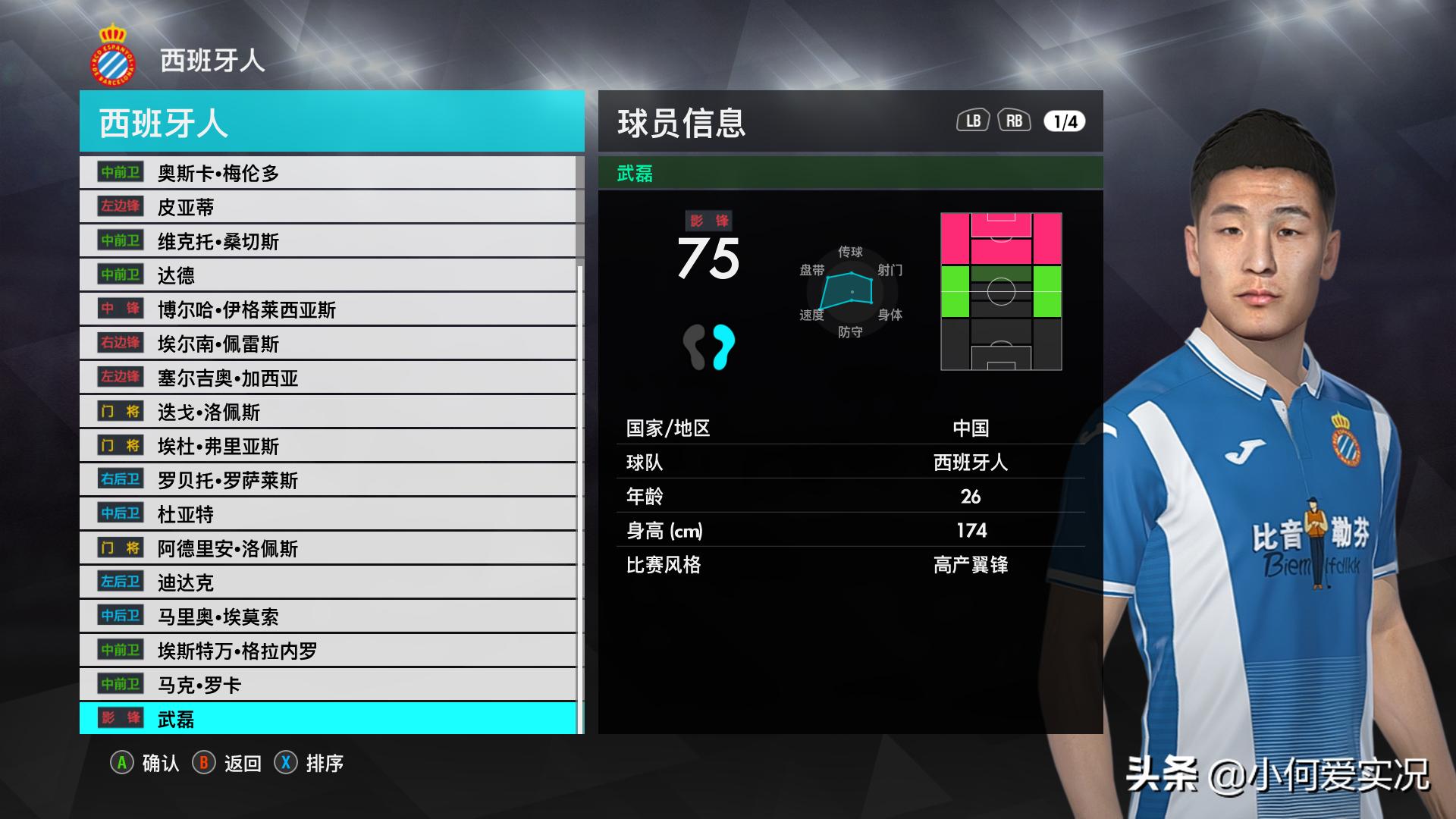Choose 皮亚蒂 from the player list

coord(328,207)
